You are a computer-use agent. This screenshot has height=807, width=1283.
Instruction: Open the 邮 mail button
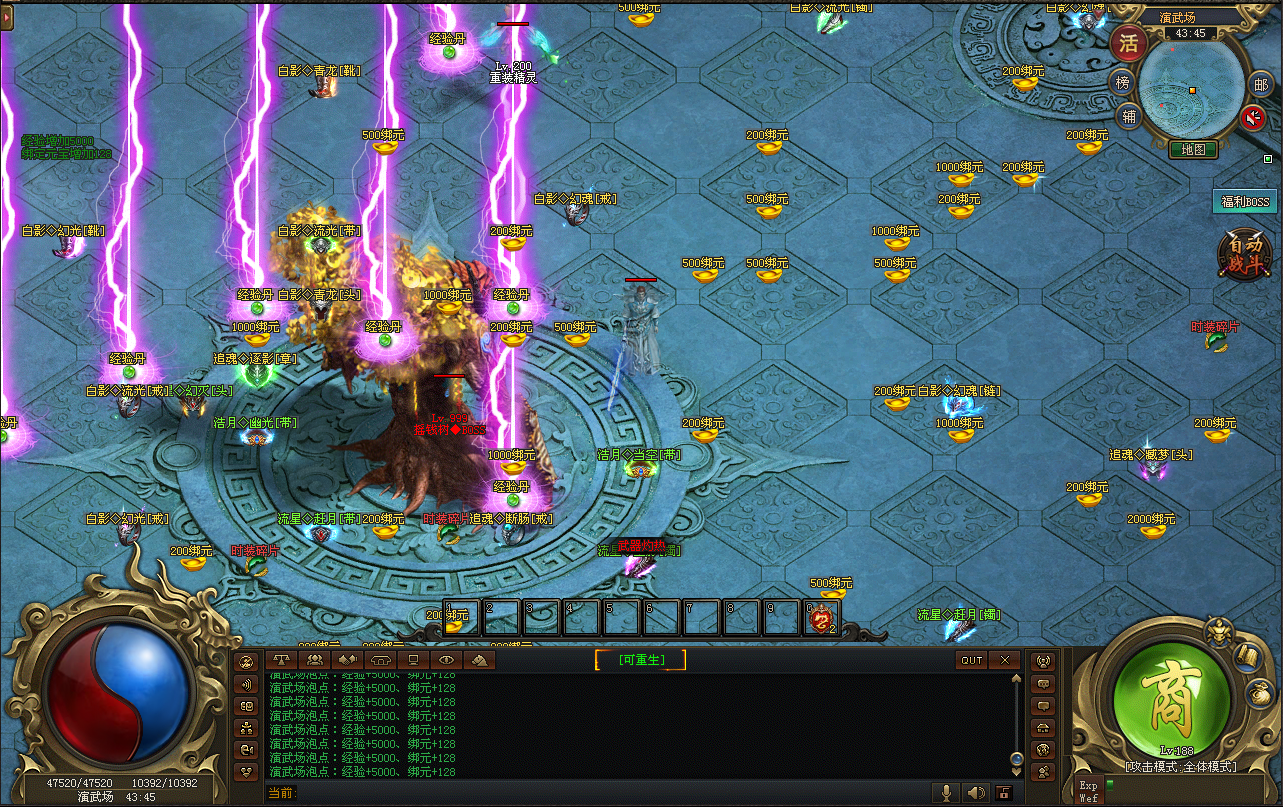[1261, 85]
